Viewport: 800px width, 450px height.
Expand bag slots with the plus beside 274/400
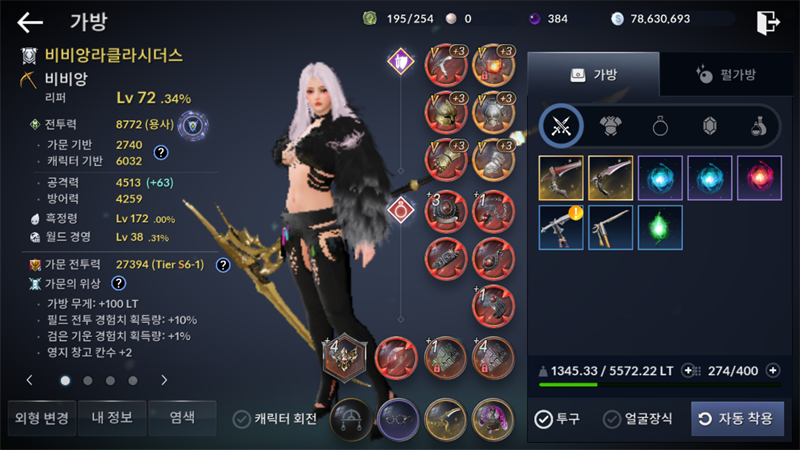(x=772, y=371)
